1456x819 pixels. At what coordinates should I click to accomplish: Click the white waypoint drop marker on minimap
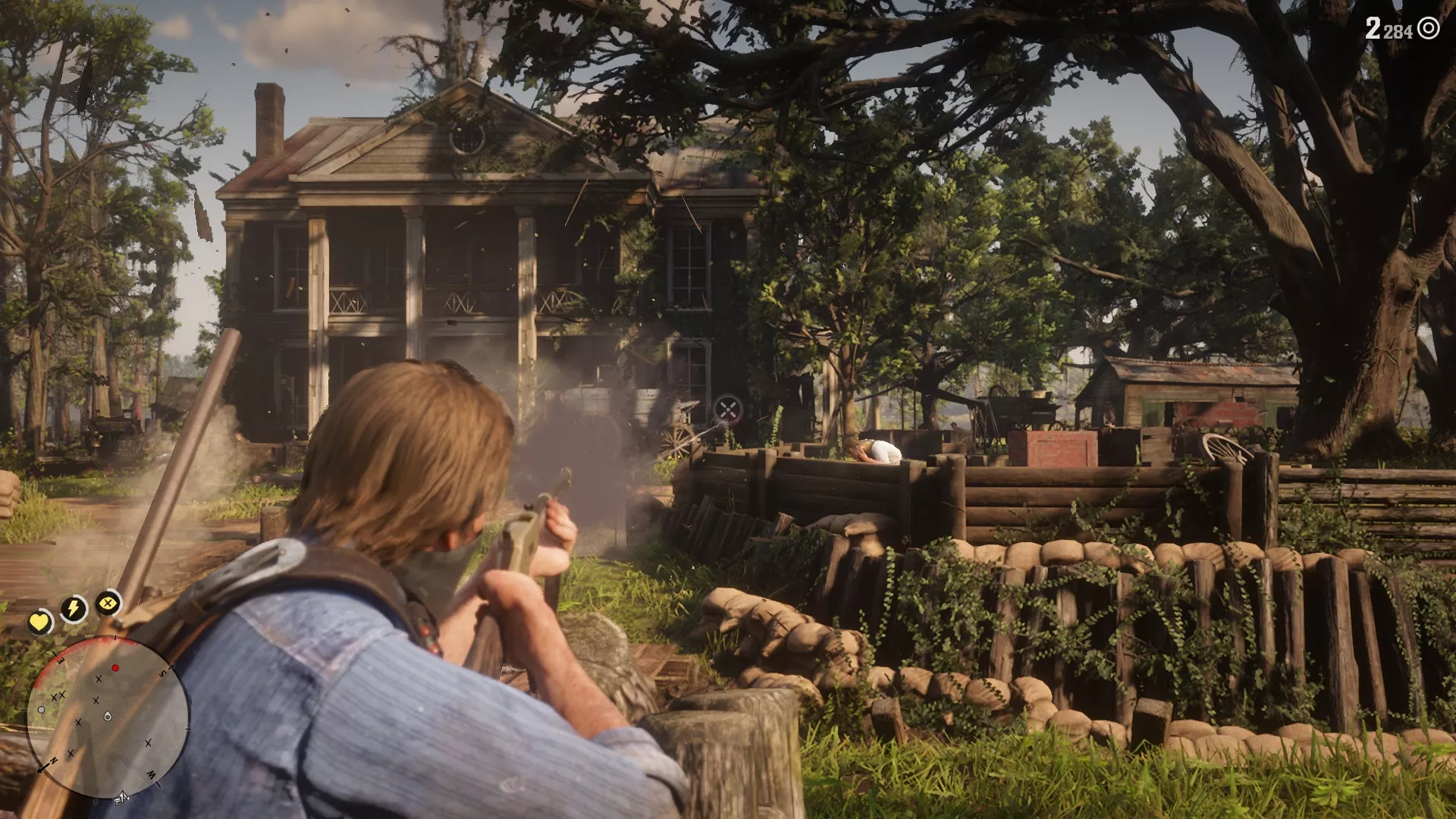tap(107, 717)
